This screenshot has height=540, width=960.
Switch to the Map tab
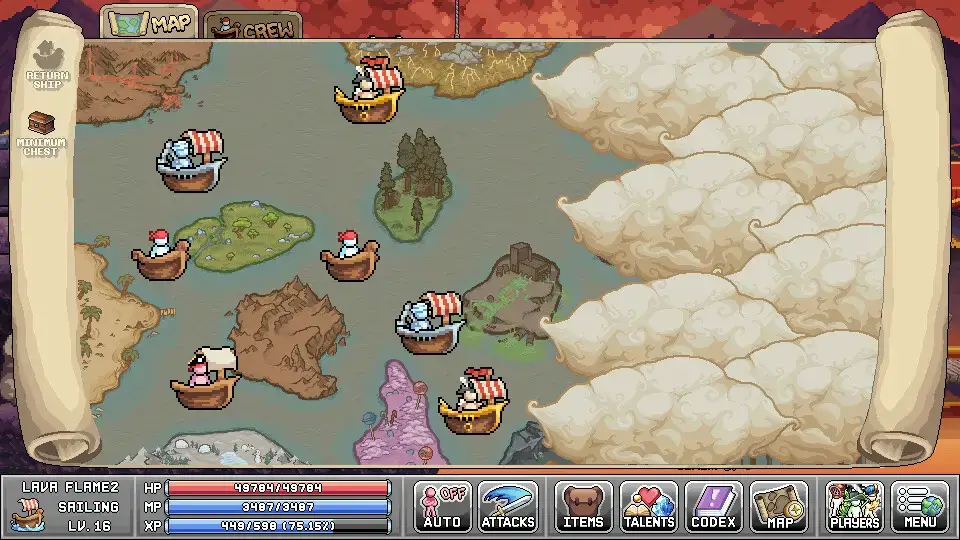149,24
